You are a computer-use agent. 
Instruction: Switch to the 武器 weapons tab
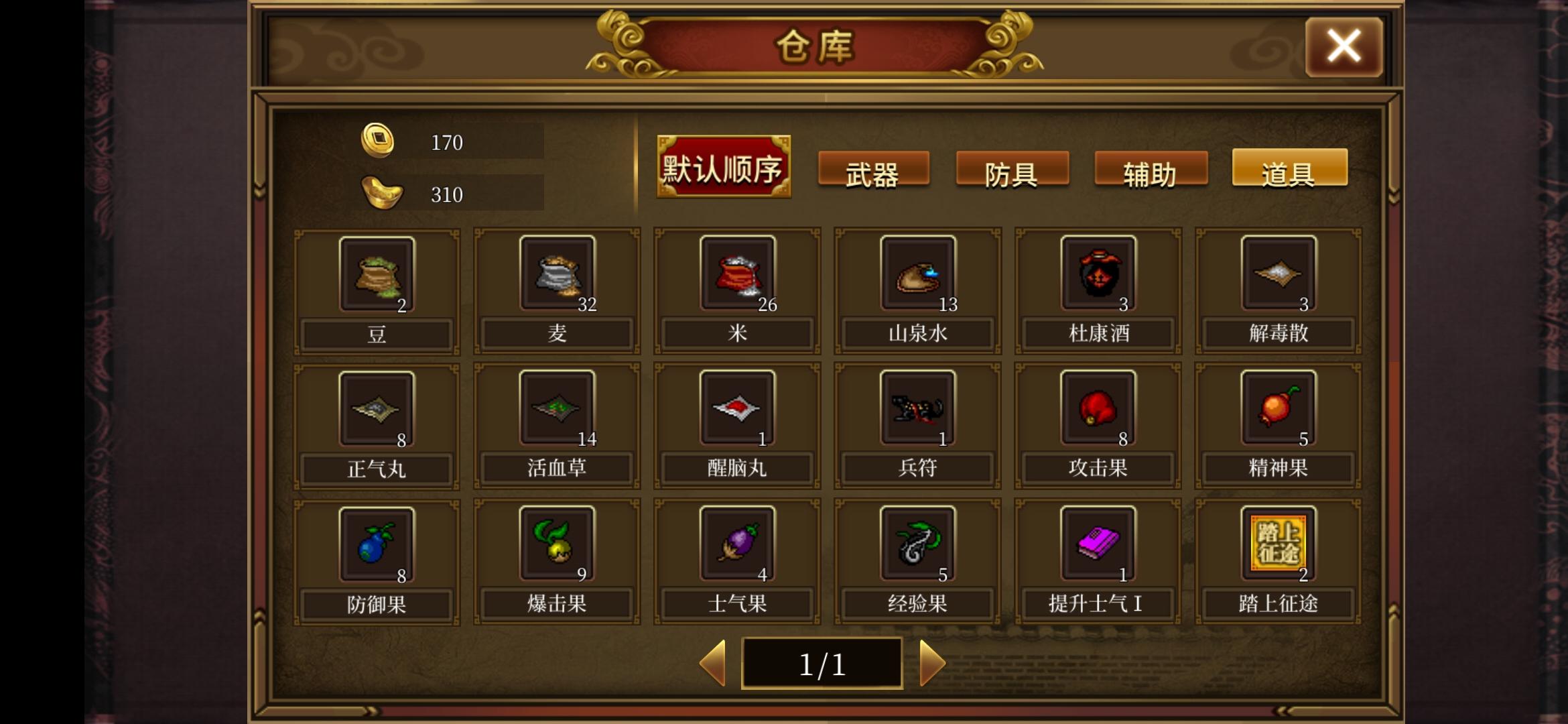874,171
